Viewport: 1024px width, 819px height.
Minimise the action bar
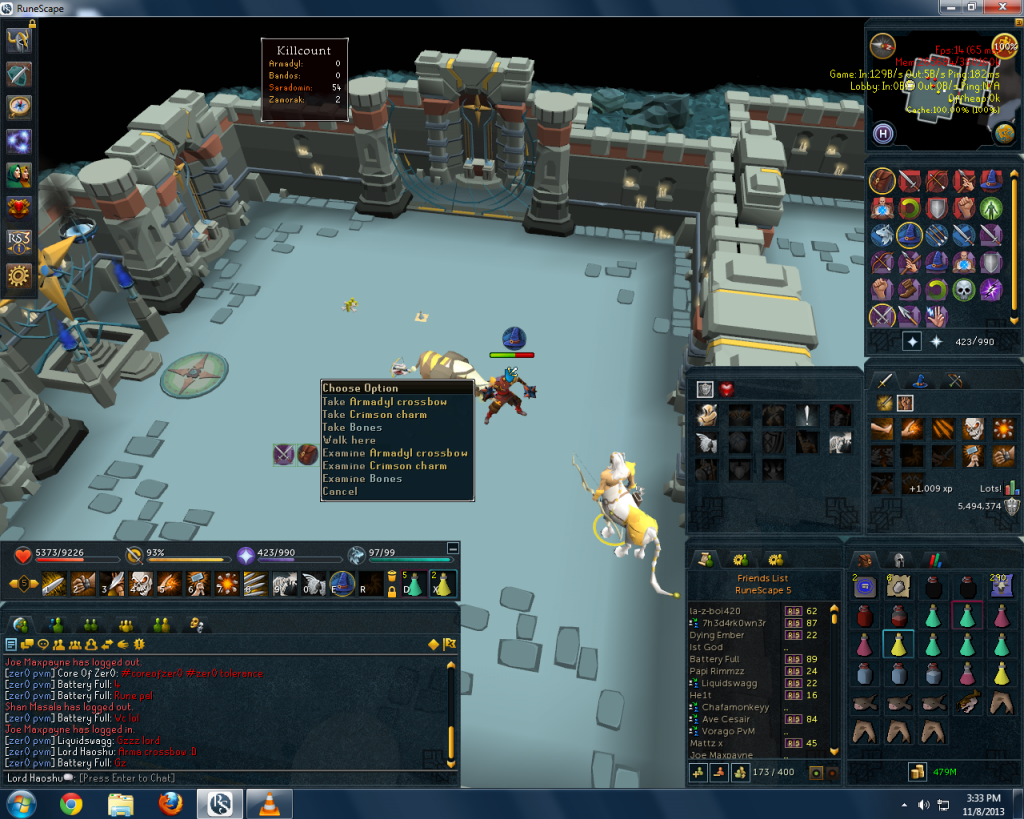[x=452, y=548]
